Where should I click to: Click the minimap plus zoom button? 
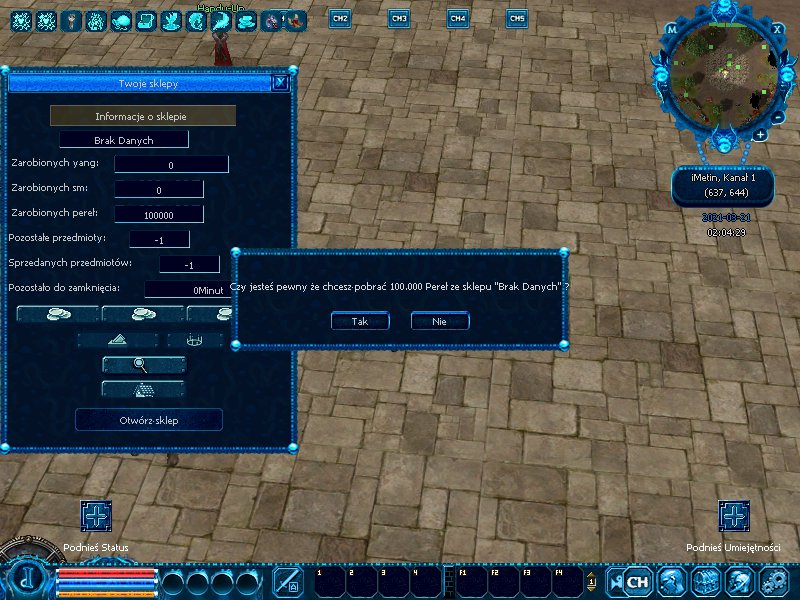pos(761,134)
